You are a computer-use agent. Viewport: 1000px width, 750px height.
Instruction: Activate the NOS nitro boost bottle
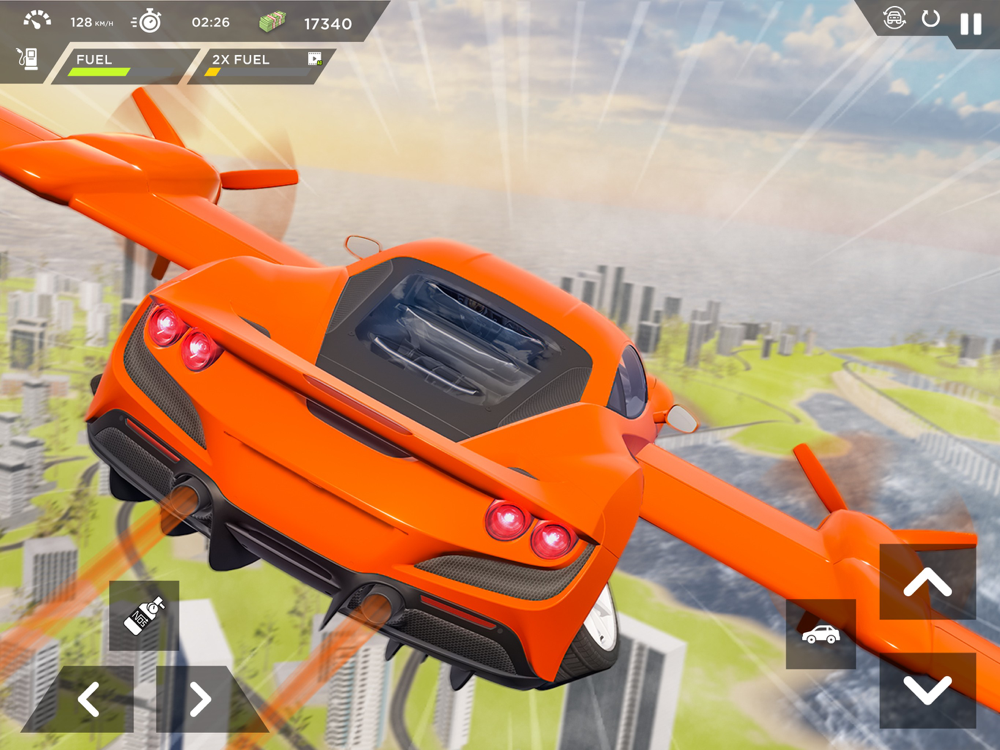(144, 615)
